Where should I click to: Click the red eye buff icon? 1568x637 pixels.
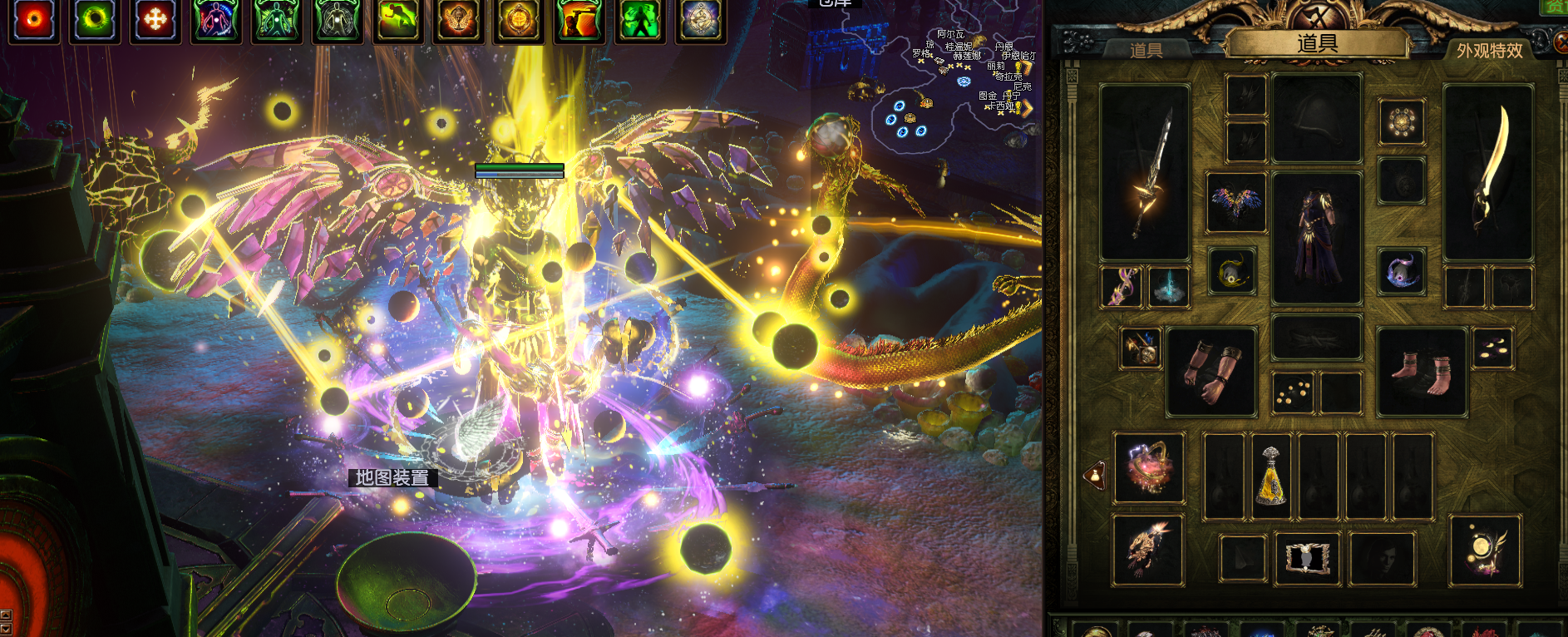point(34,20)
